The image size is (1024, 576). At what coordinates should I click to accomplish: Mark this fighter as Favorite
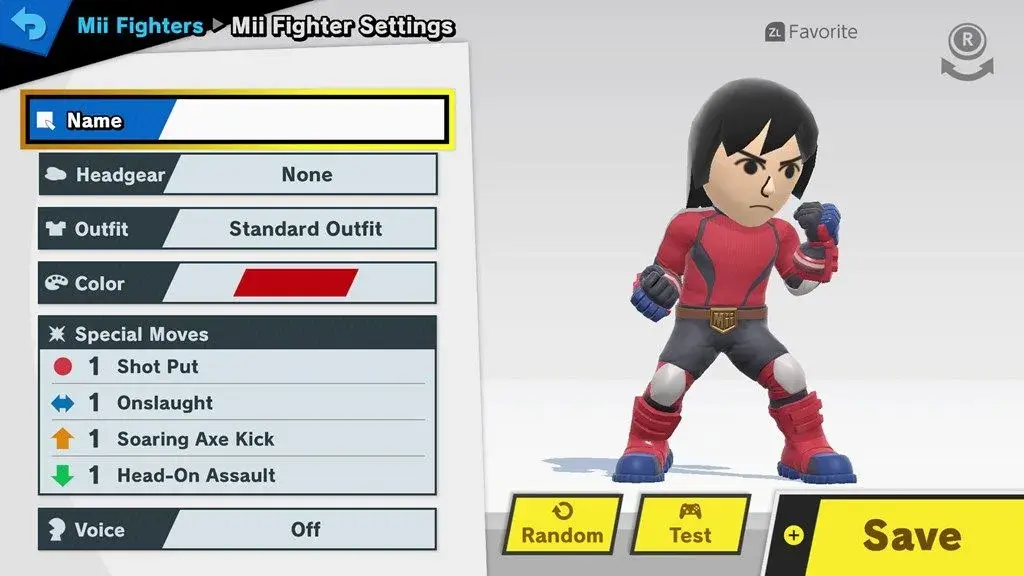point(811,32)
